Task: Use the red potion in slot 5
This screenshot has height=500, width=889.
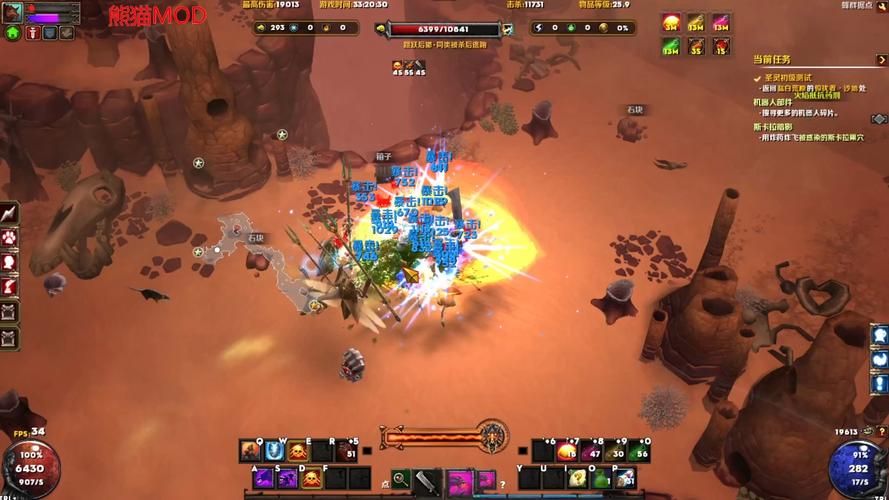Action: coord(346,452)
